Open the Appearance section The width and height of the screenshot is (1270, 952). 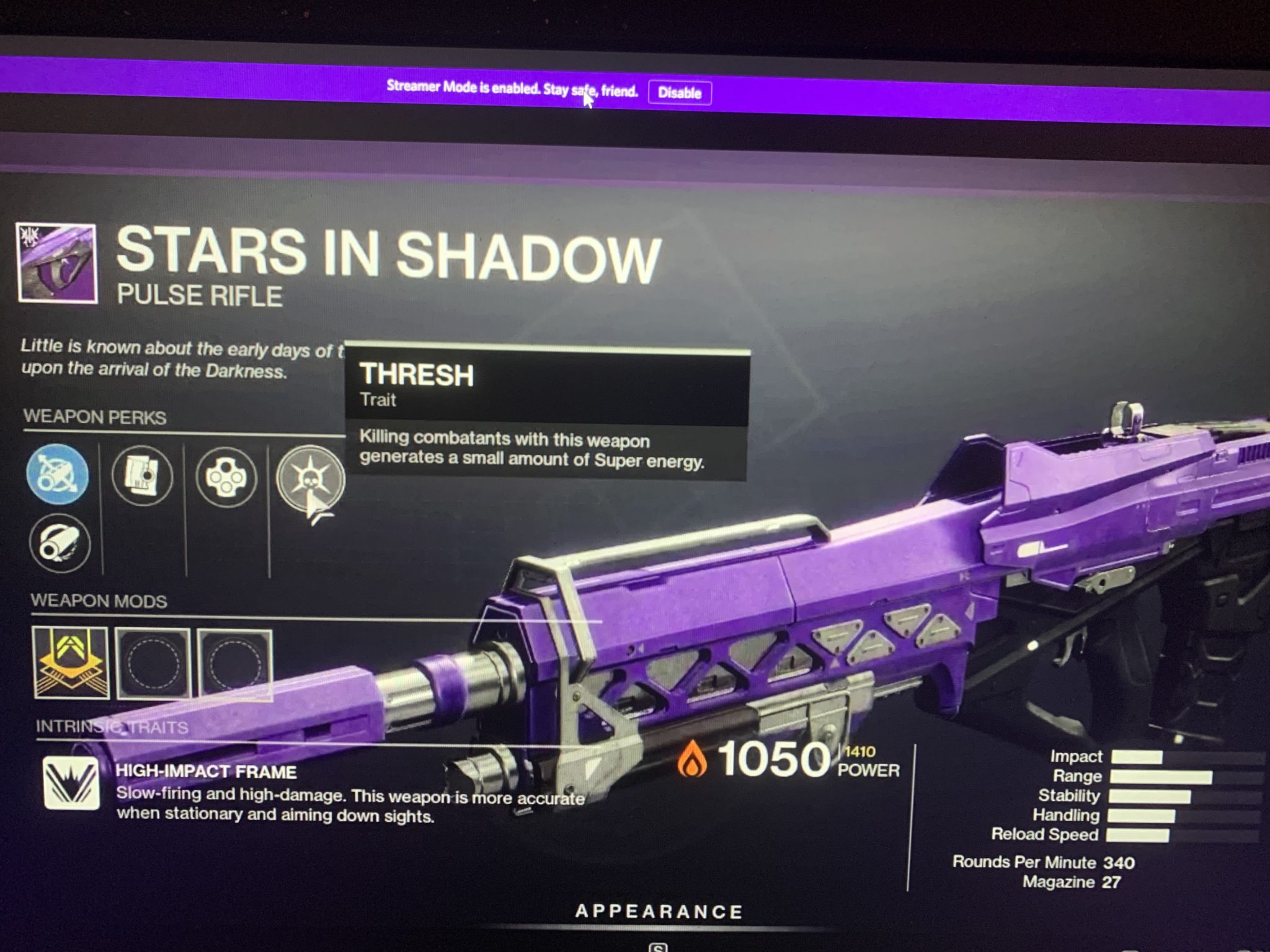click(x=659, y=911)
